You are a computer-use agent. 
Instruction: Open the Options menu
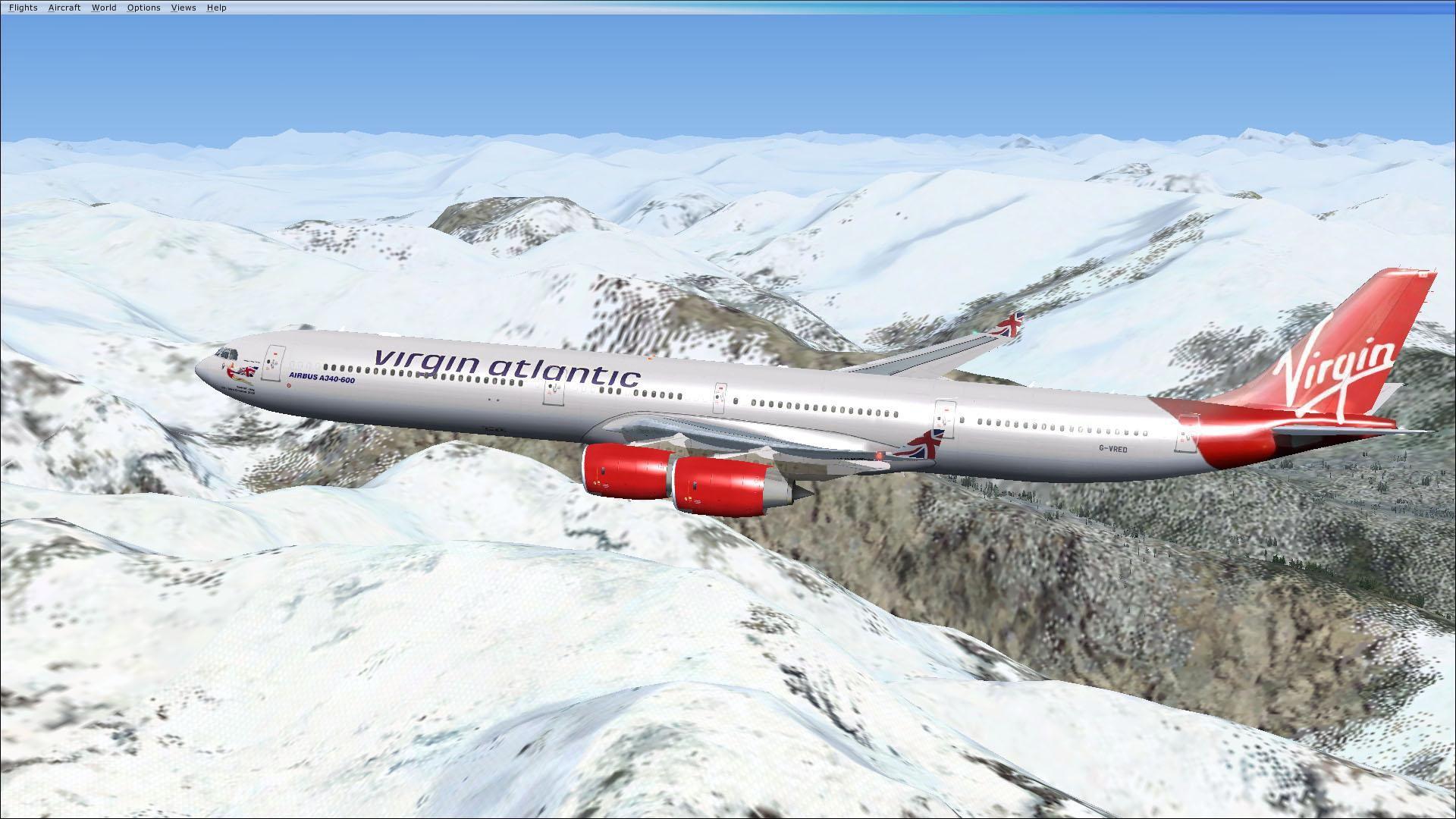(143, 7)
